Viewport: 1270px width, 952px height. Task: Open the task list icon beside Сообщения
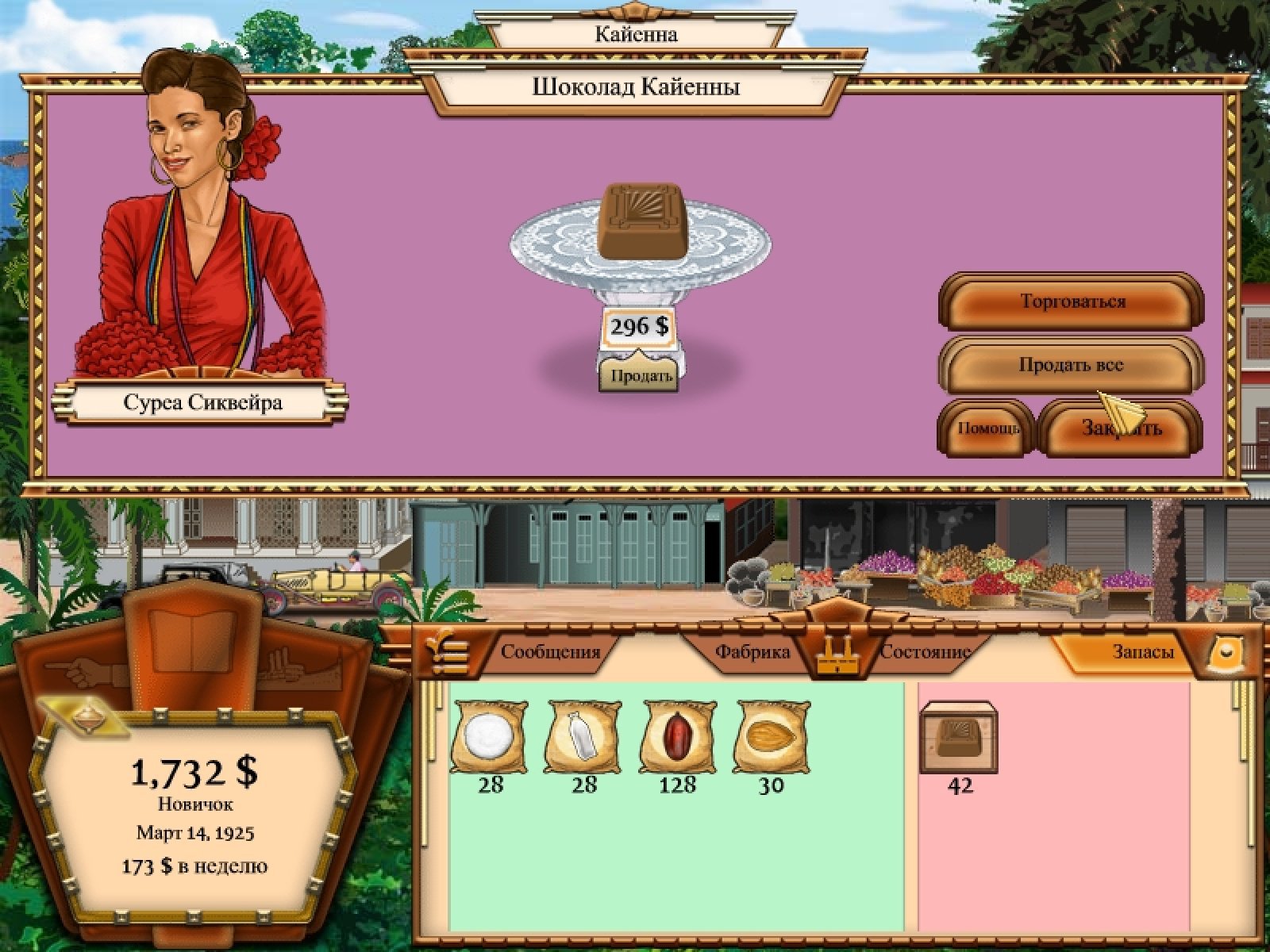point(447,651)
